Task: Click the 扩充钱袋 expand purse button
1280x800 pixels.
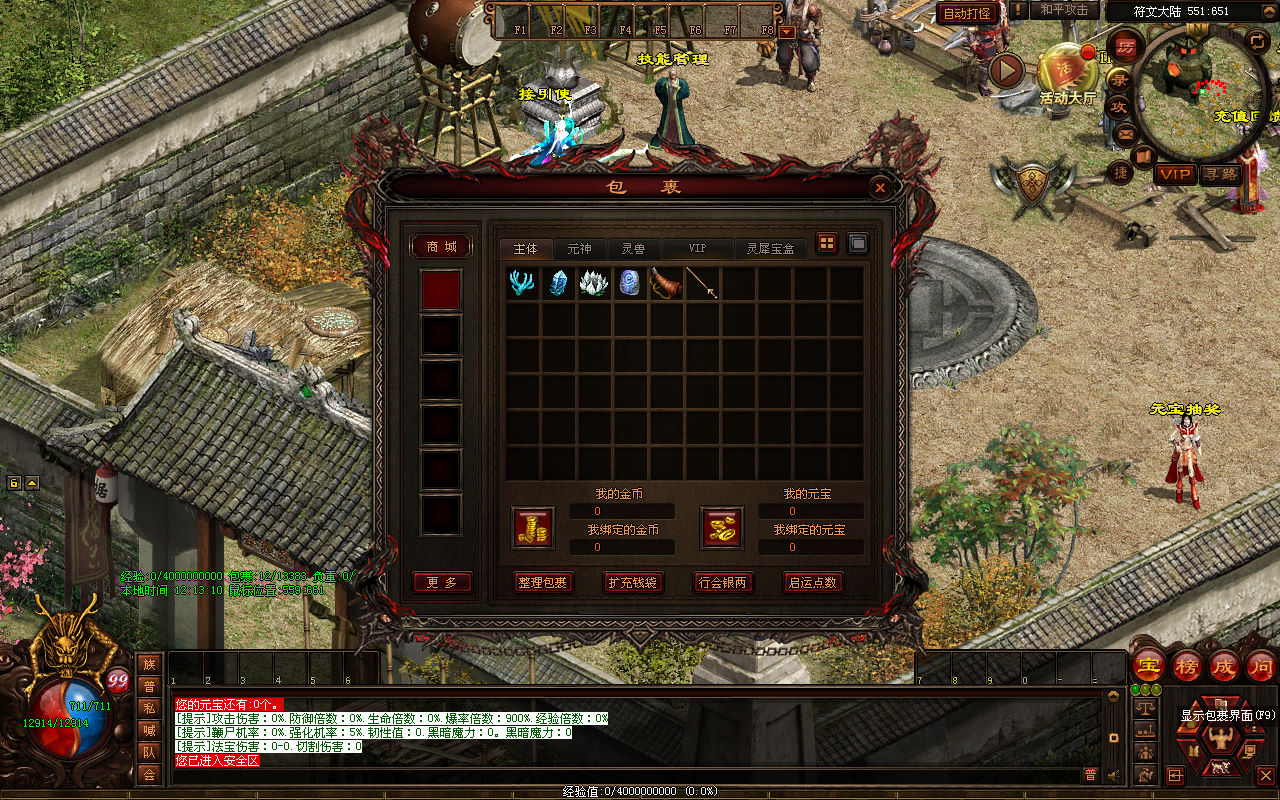Action: point(633,582)
